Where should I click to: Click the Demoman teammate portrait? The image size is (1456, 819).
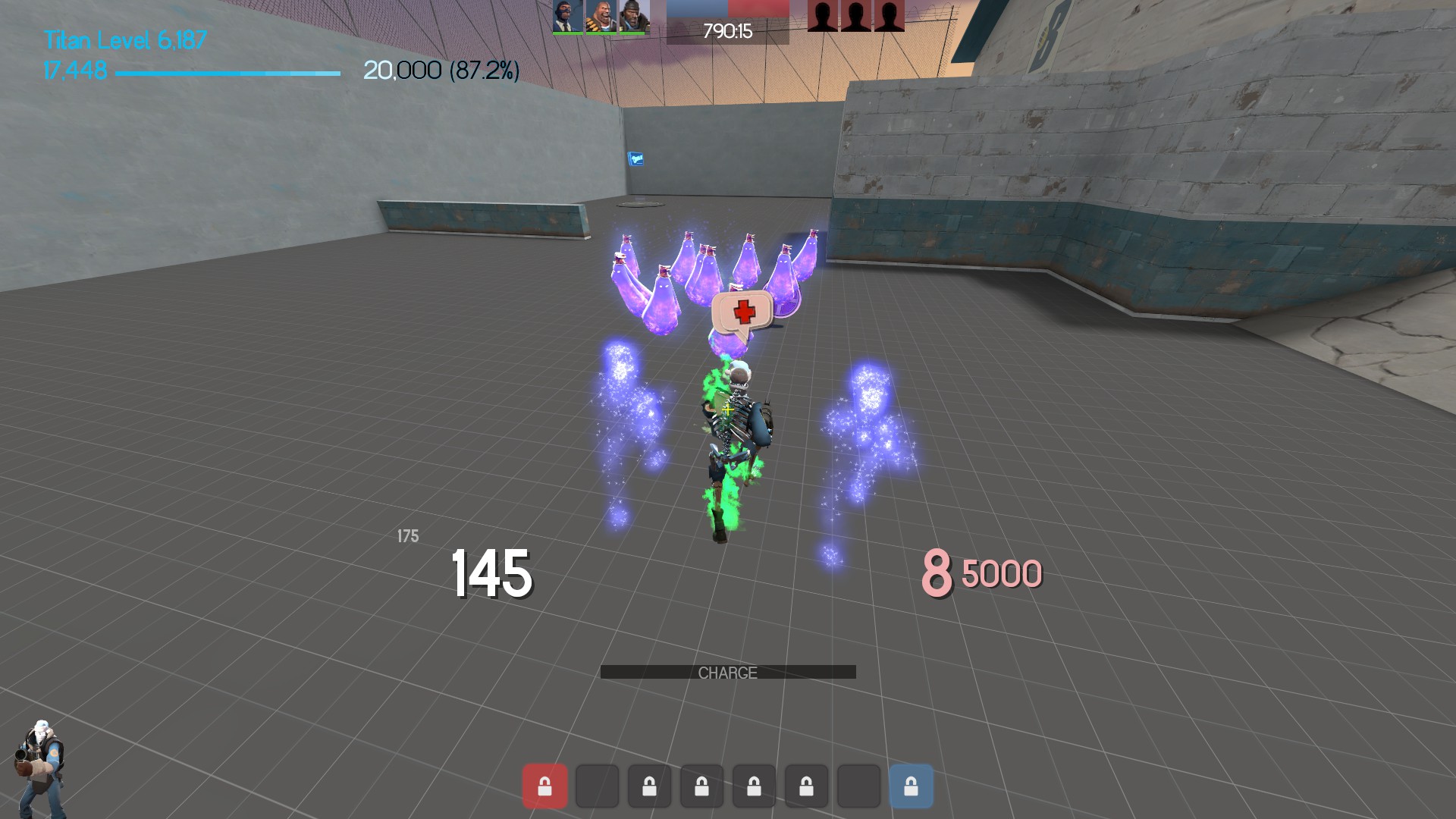[x=634, y=17]
